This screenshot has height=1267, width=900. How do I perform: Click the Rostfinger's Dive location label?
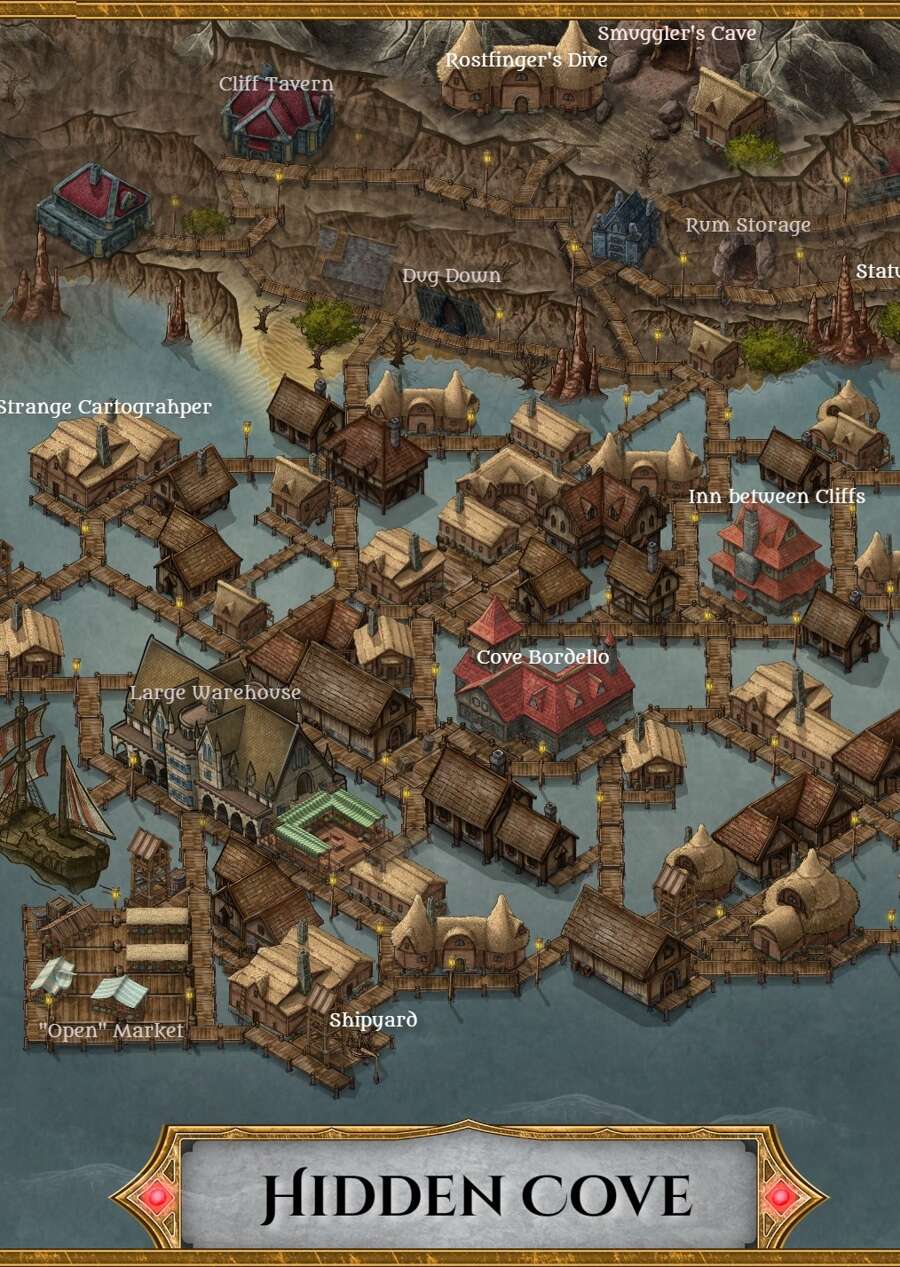click(526, 60)
